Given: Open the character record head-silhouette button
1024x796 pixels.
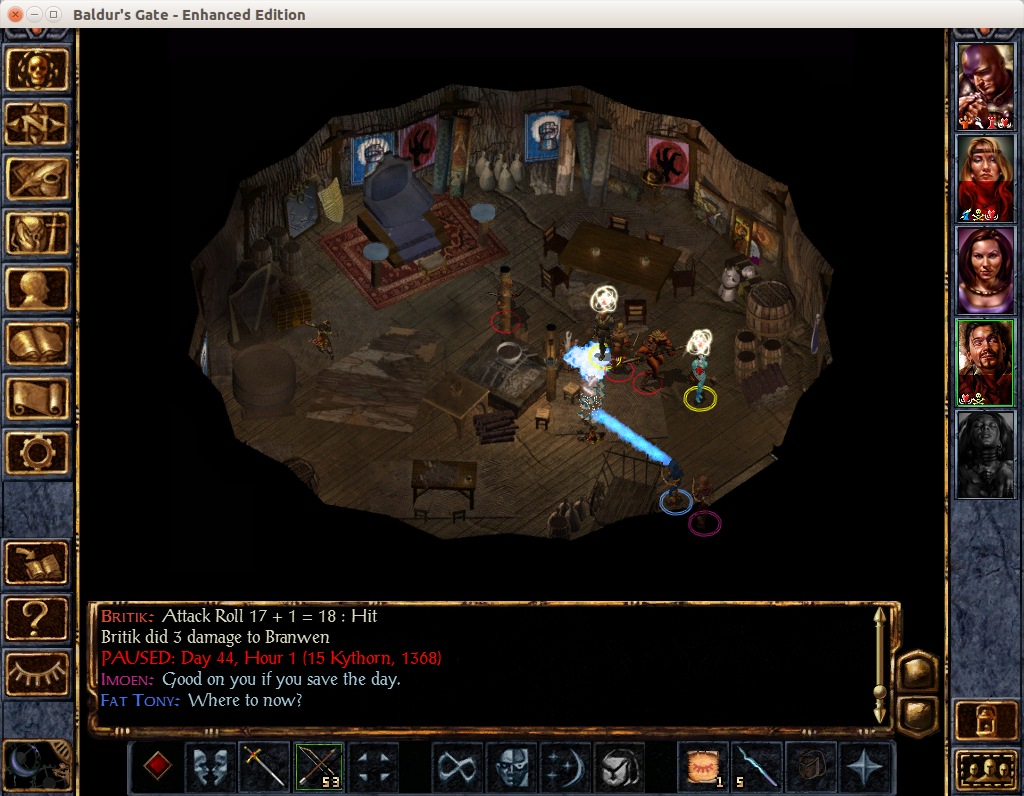Looking at the screenshot, I should tap(38, 289).
